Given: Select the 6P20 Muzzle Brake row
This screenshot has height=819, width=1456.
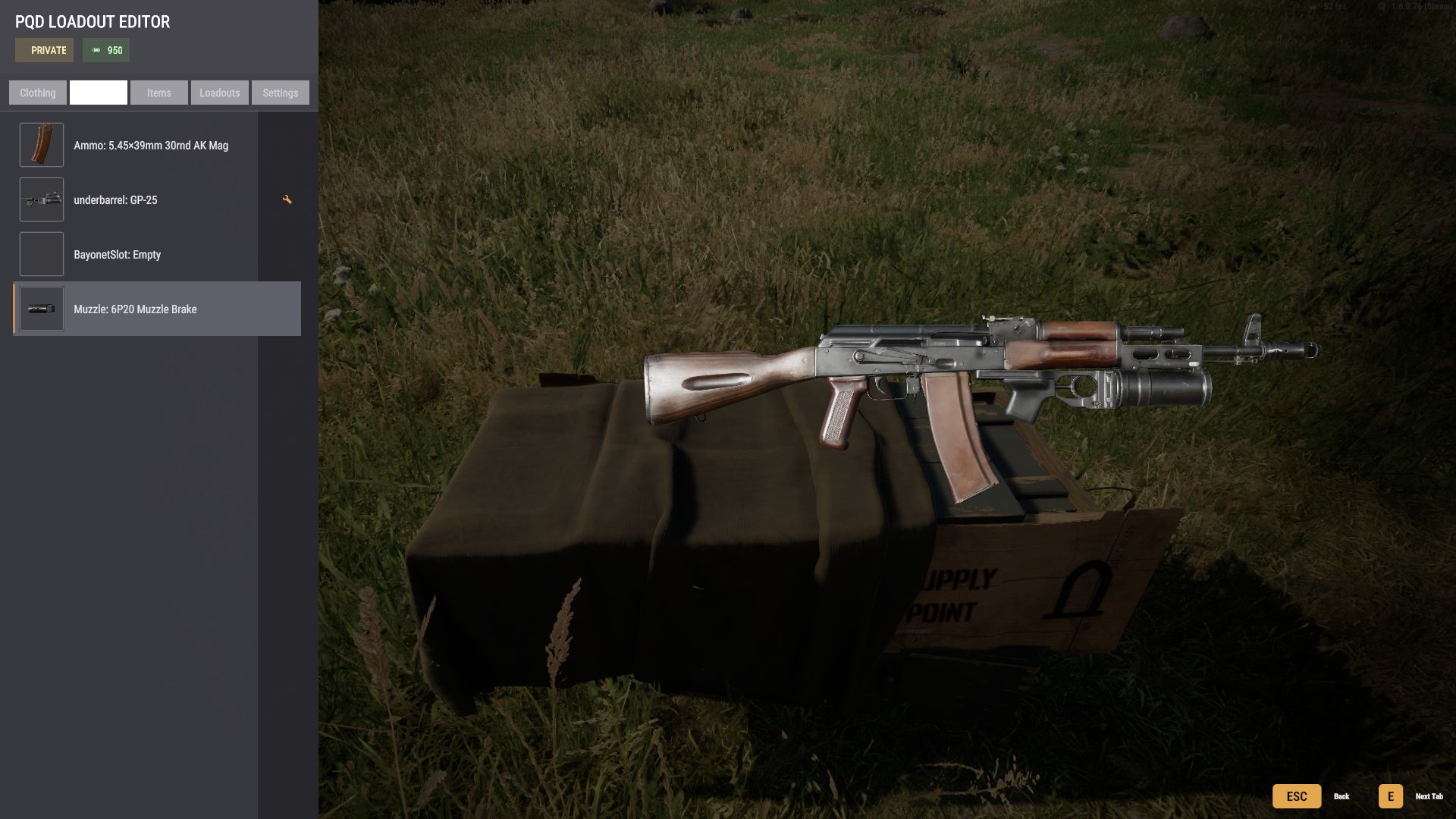Looking at the screenshot, I should tap(135, 309).
